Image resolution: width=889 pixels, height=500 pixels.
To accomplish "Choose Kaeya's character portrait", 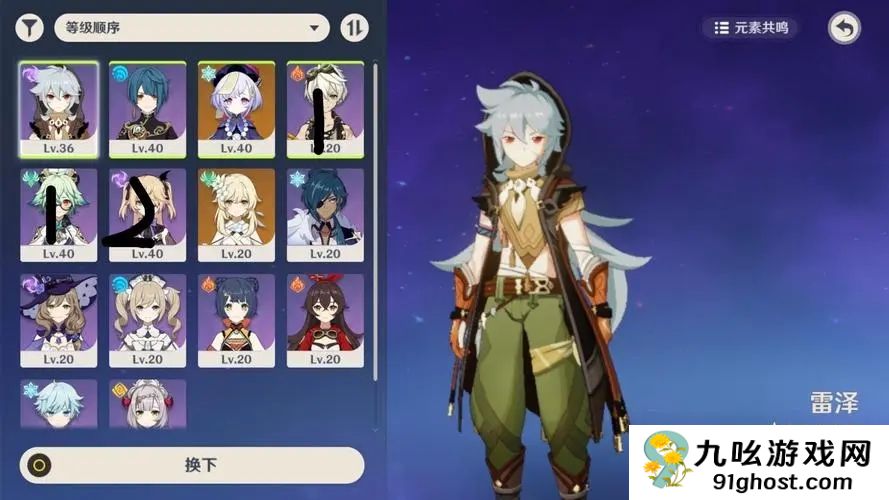I will tap(326, 215).
